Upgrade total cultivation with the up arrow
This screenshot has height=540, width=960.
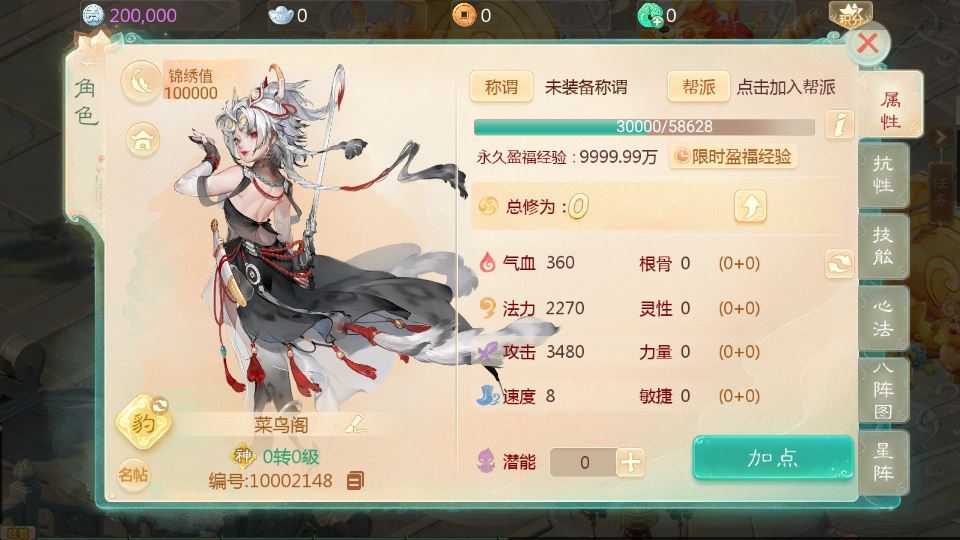(x=750, y=207)
